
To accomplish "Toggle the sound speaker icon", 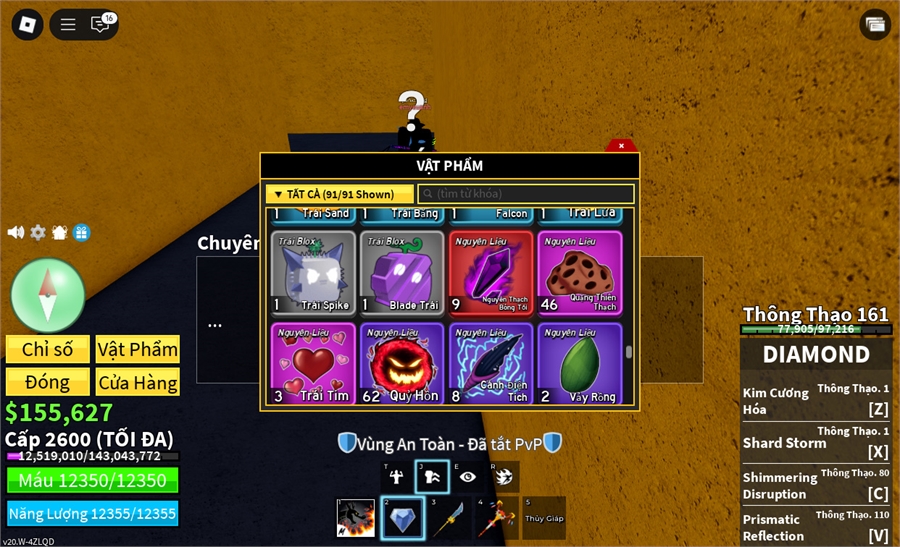I will 16,232.
